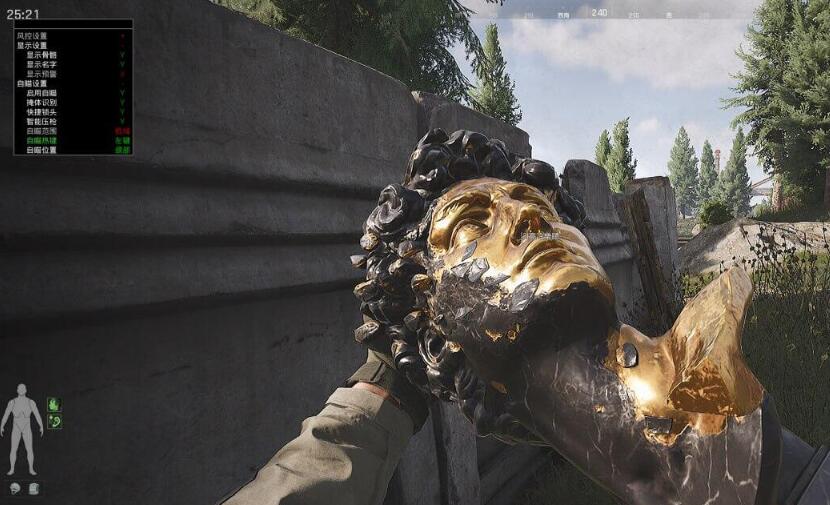Open the 显示设置 section in overlay menu
This screenshot has width=830, height=505.
32,46
